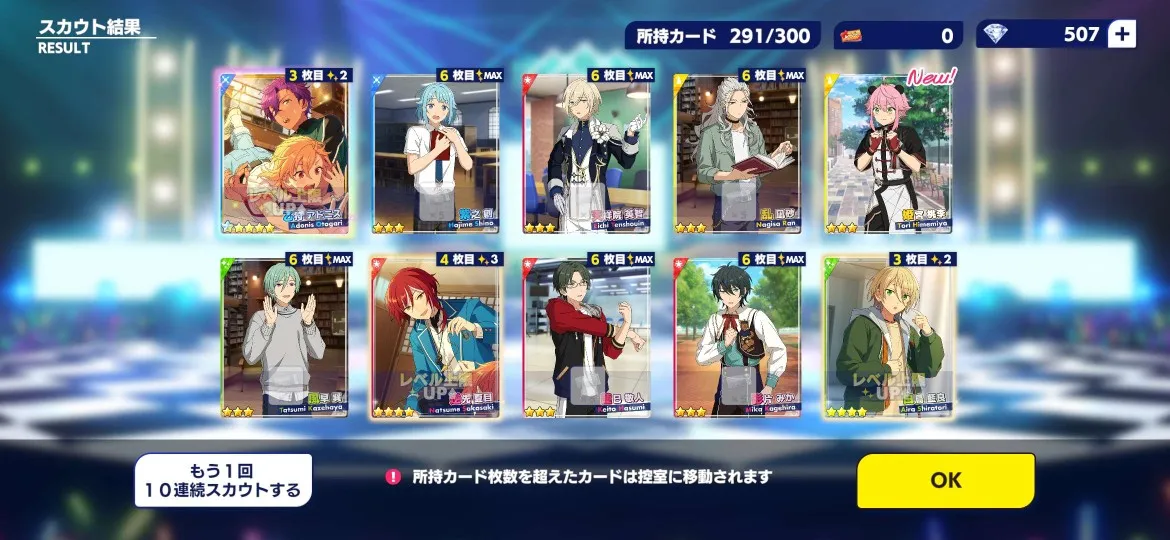View the Natsume Sakasaki card
The image size is (1170, 540).
point(436,337)
